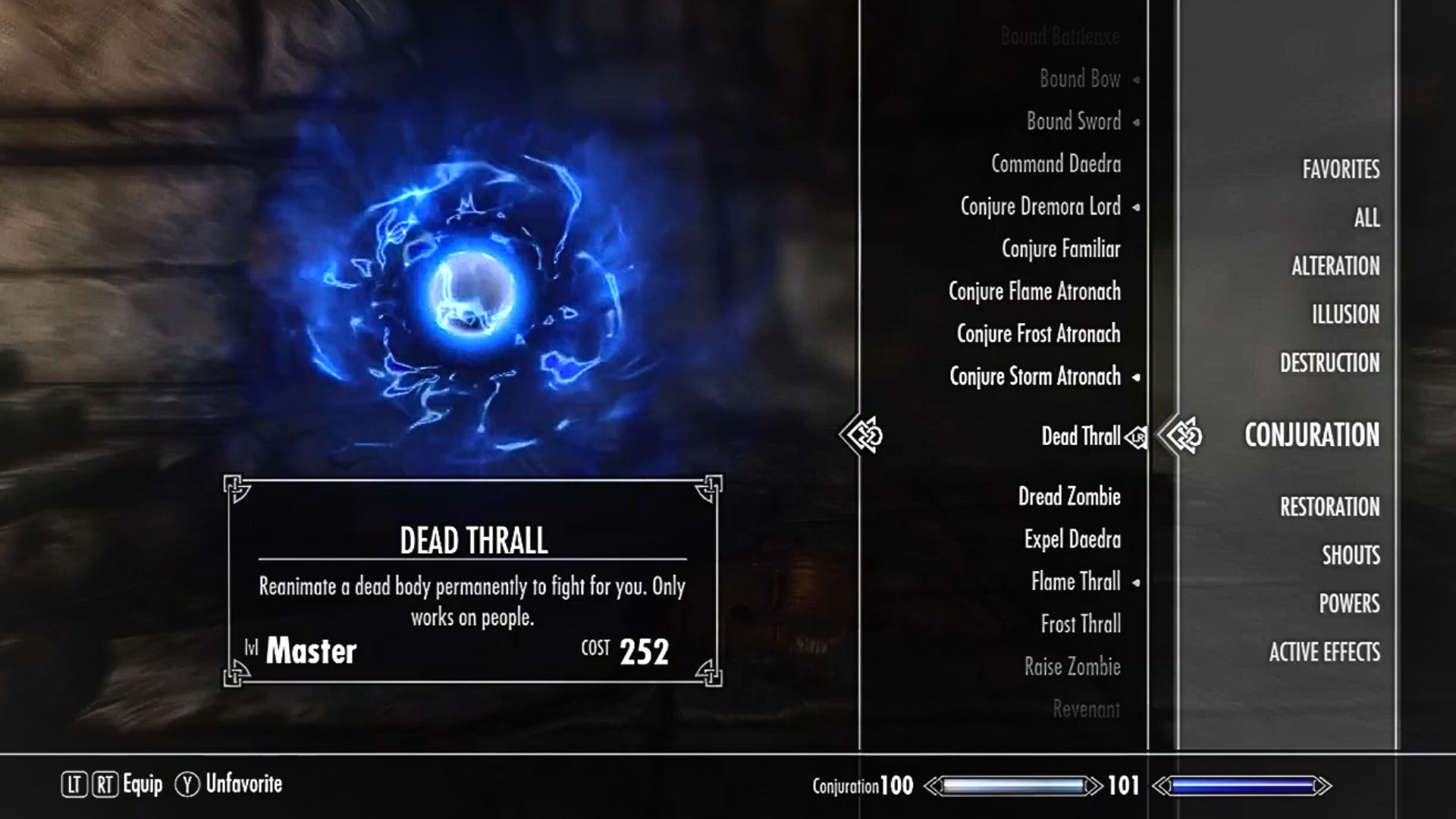
Task: Choose Expel Daedra from the list
Action: point(1072,539)
